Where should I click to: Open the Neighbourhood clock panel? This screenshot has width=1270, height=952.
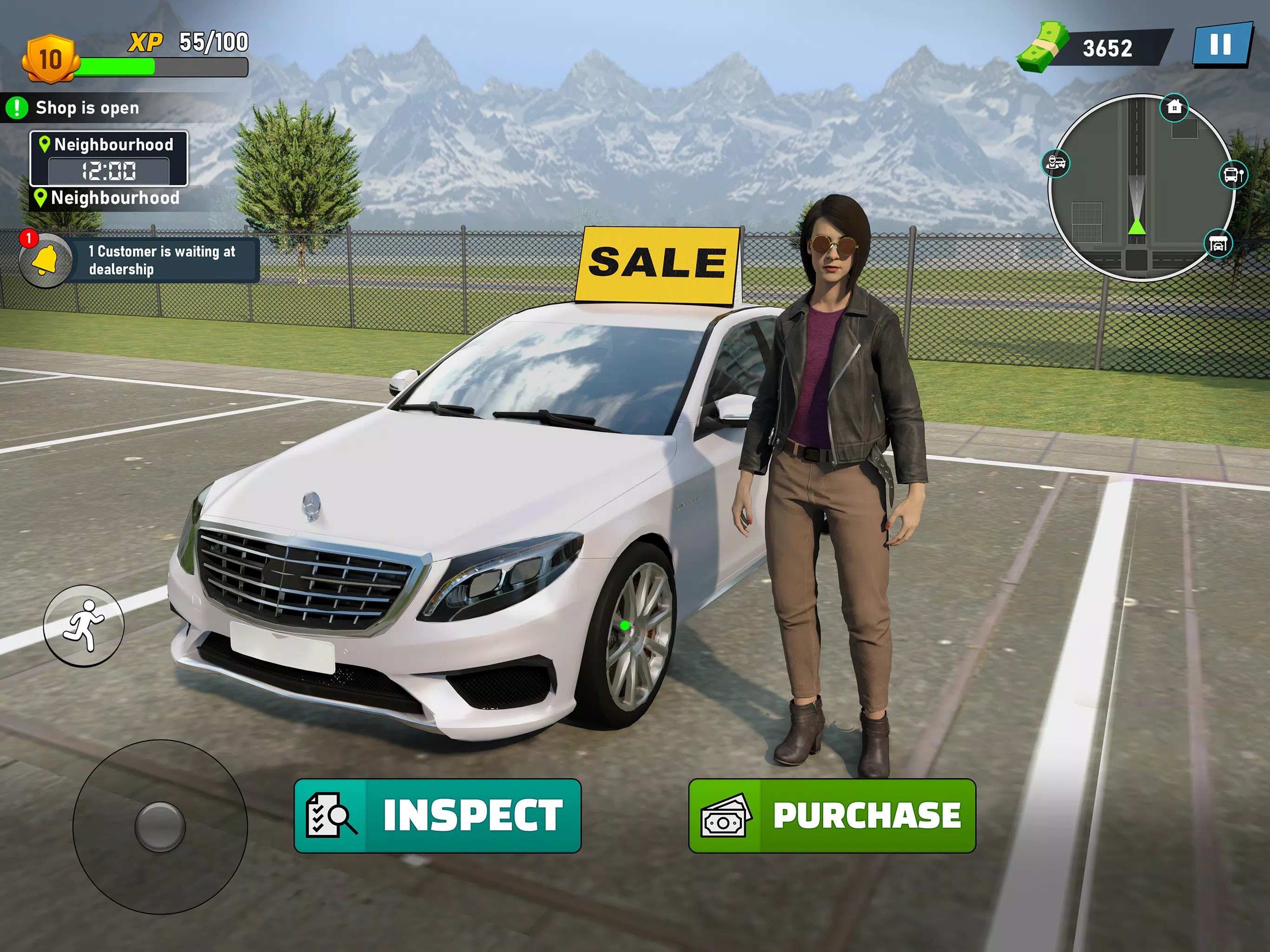tap(108, 159)
